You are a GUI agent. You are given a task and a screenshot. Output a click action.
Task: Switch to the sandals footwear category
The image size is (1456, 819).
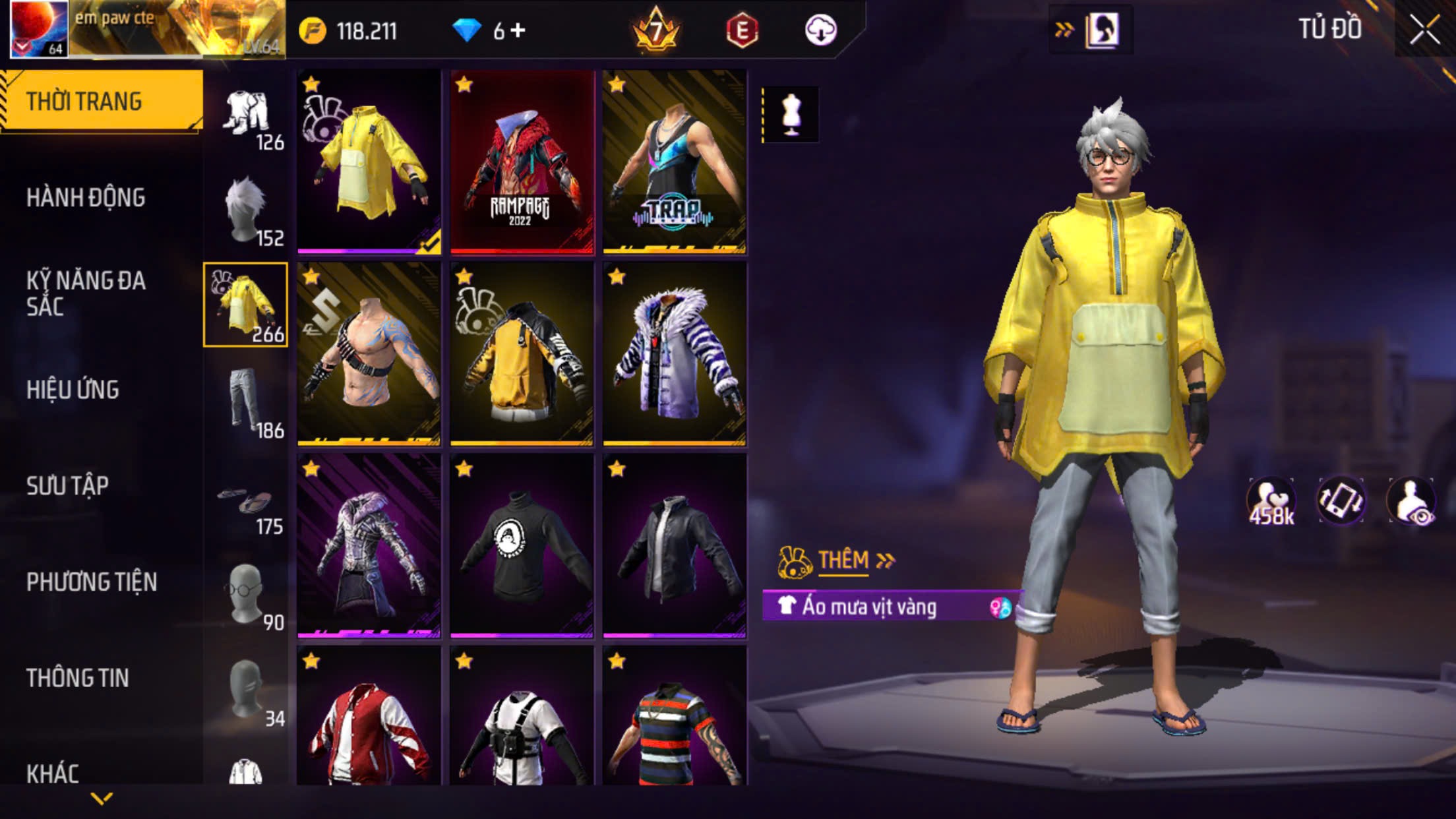(x=246, y=508)
